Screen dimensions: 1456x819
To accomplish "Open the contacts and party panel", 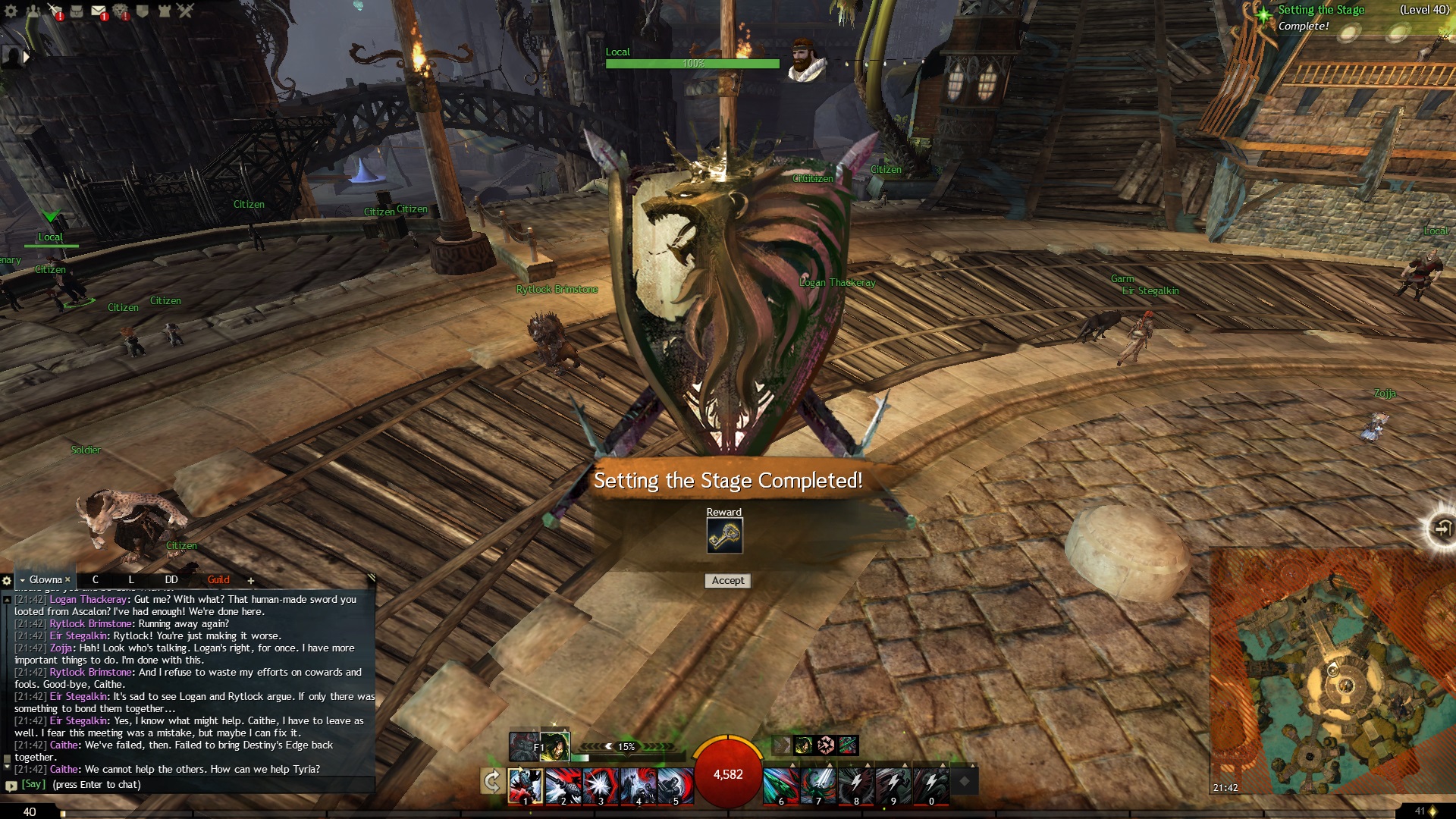I will 33,11.
